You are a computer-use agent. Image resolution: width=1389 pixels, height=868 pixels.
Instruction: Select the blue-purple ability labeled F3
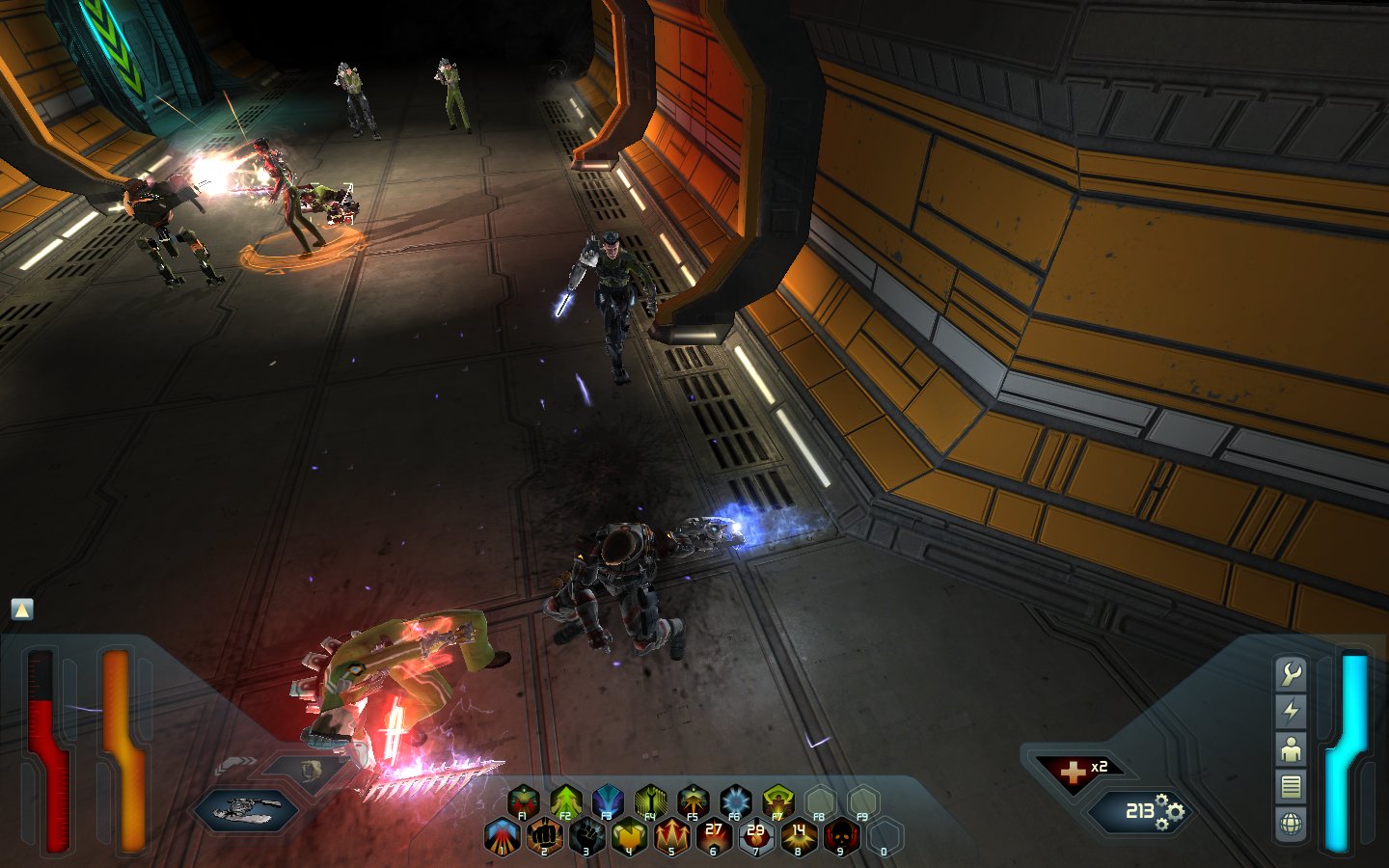[608, 800]
